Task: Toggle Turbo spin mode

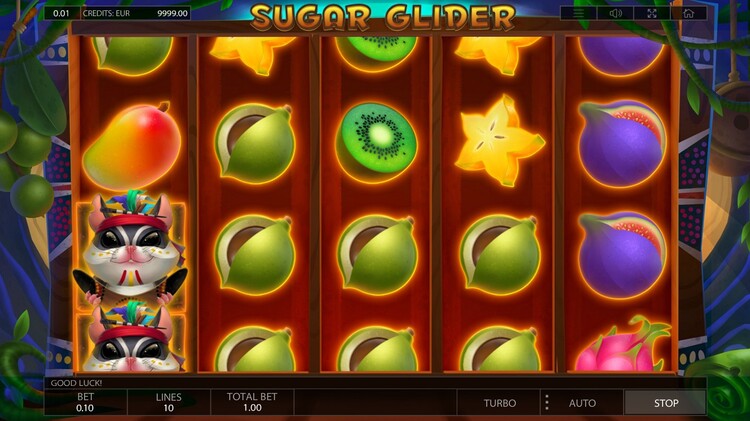Action: tap(500, 403)
